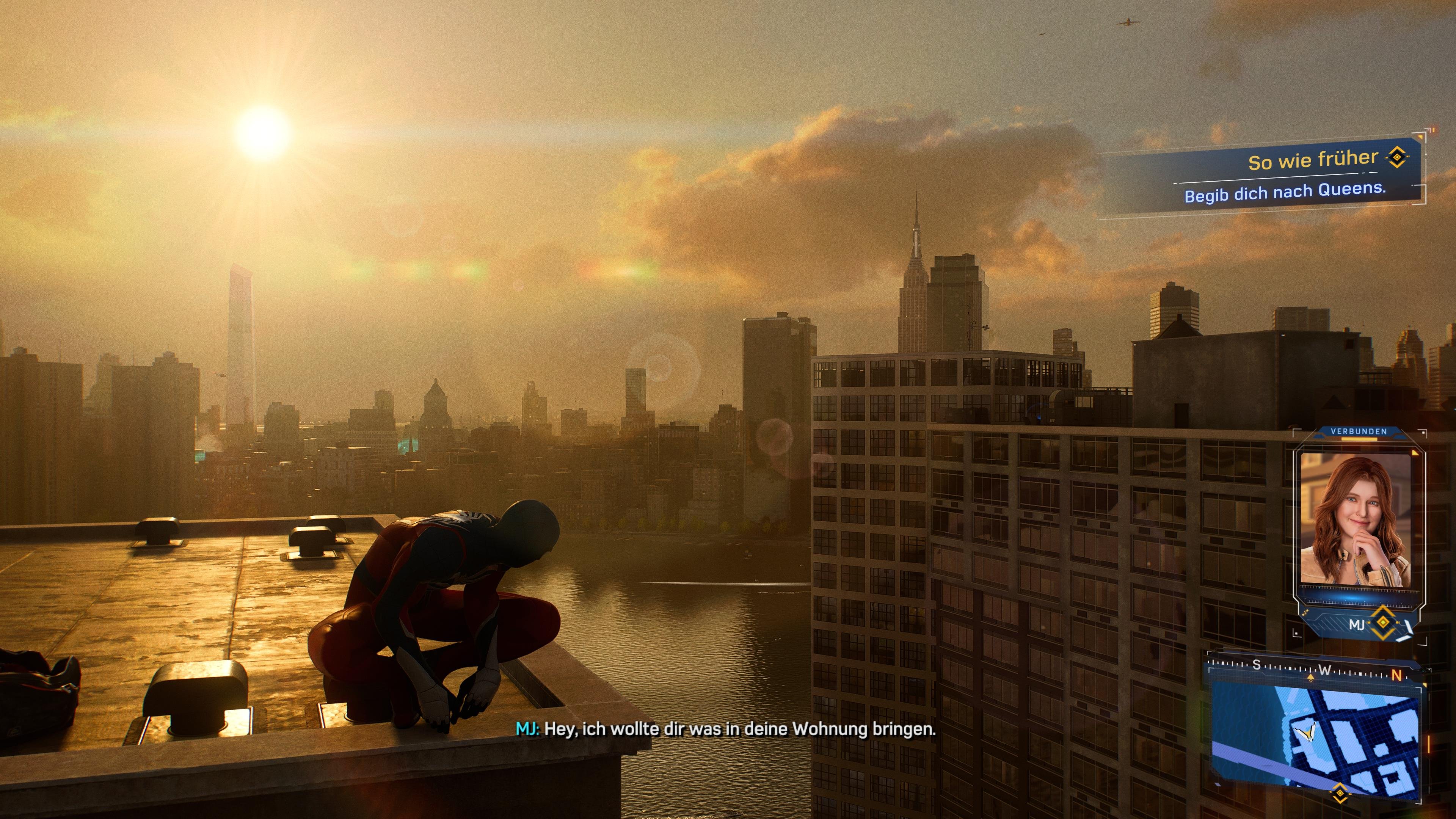
Task: Toggle the VERBUNDEN call status banner
Action: 1359,431
